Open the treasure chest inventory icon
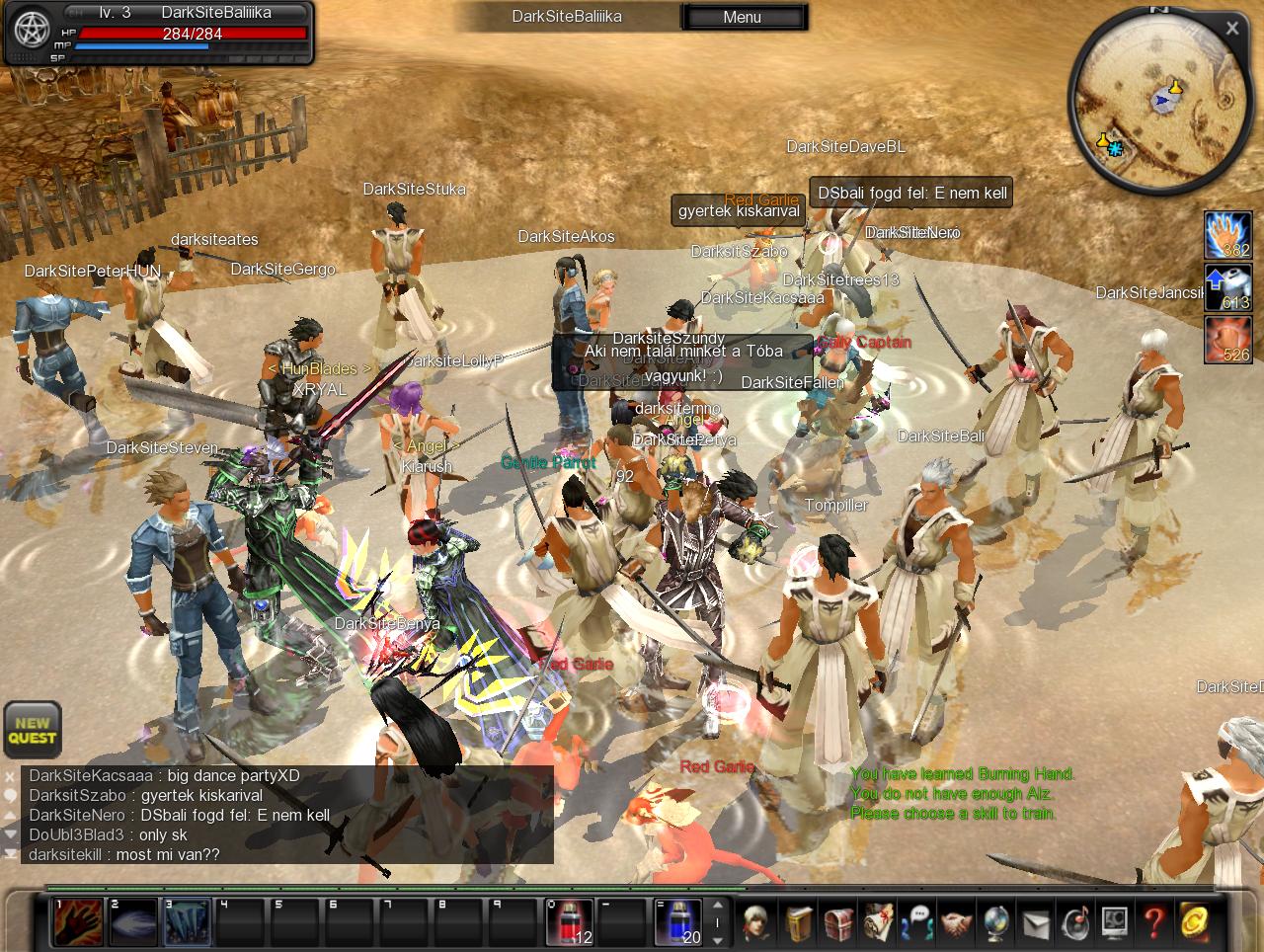The height and width of the screenshot is (952, 1264). (839, 922)
